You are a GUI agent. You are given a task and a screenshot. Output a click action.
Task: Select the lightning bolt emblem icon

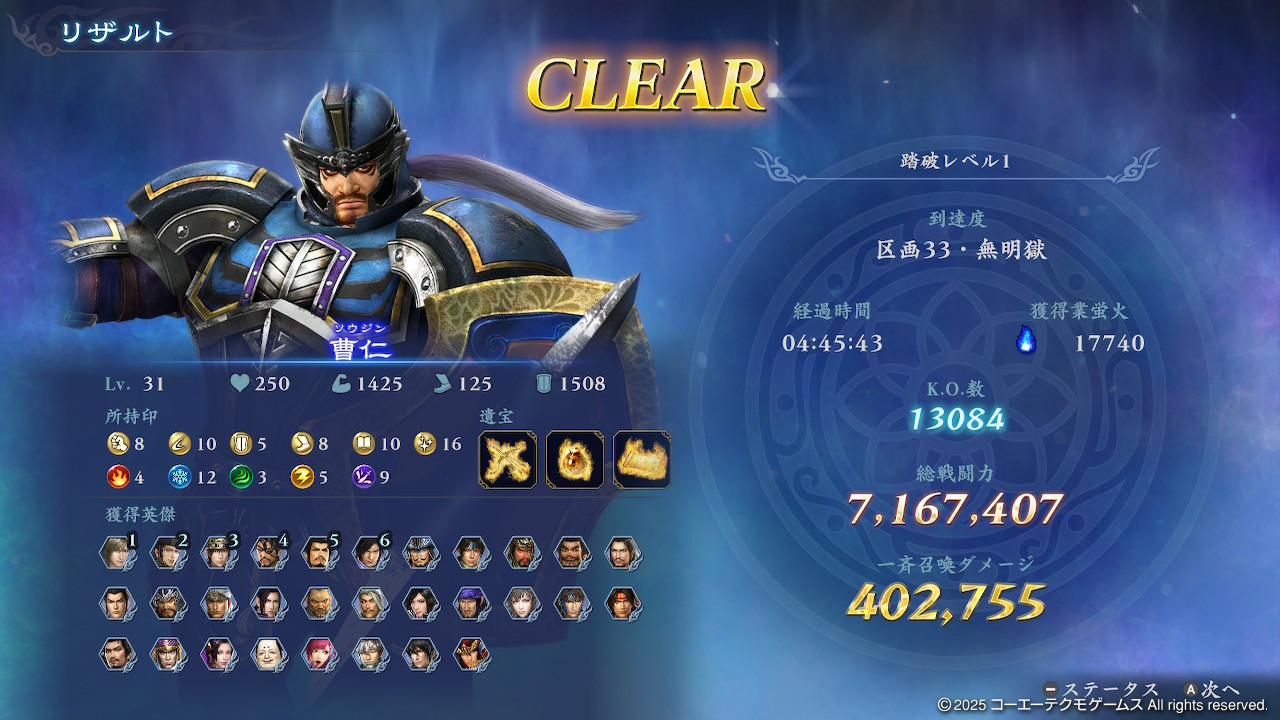click(301, 477)
